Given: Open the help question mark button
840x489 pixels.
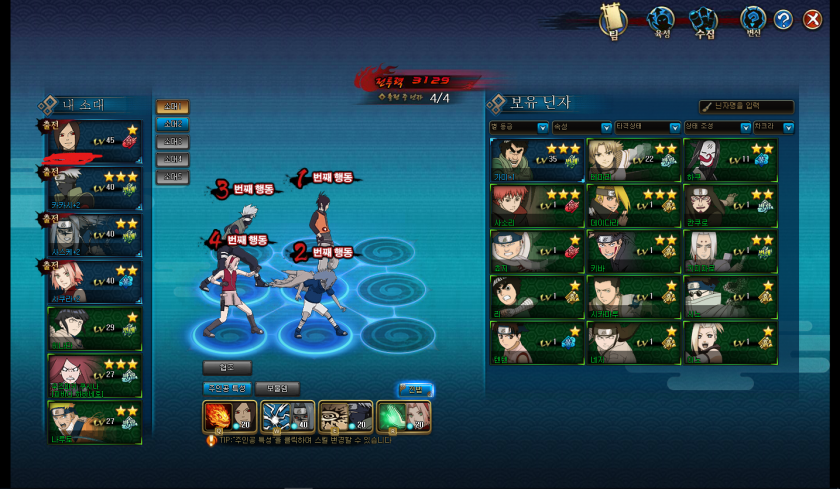Looking at the screenshot, I should (783, 19).
